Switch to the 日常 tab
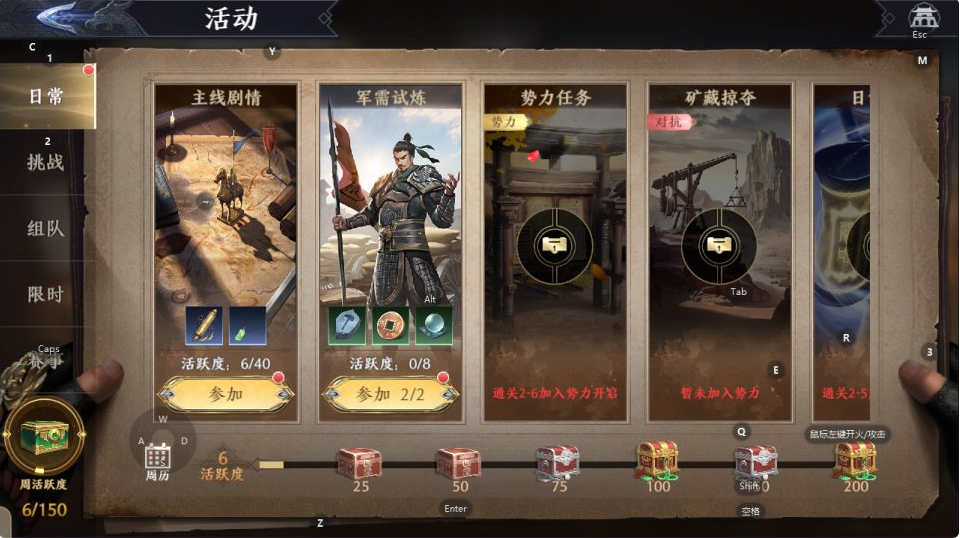Viewport: 960px width, 538px height. coord(46,97)
